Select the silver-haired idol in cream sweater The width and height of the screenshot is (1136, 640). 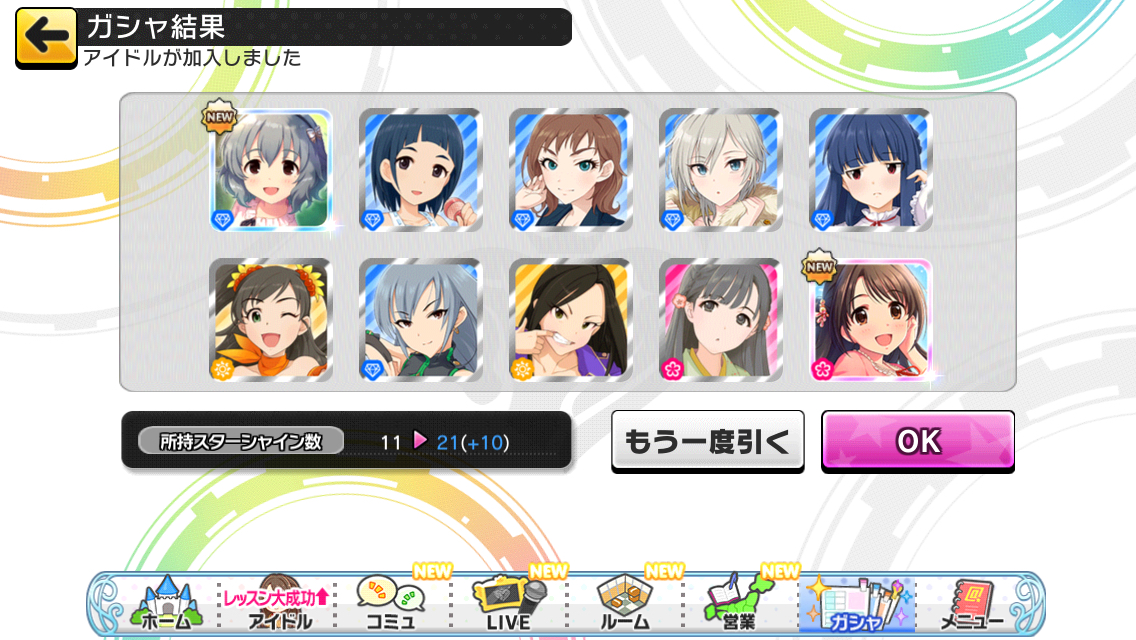point(721,170)
